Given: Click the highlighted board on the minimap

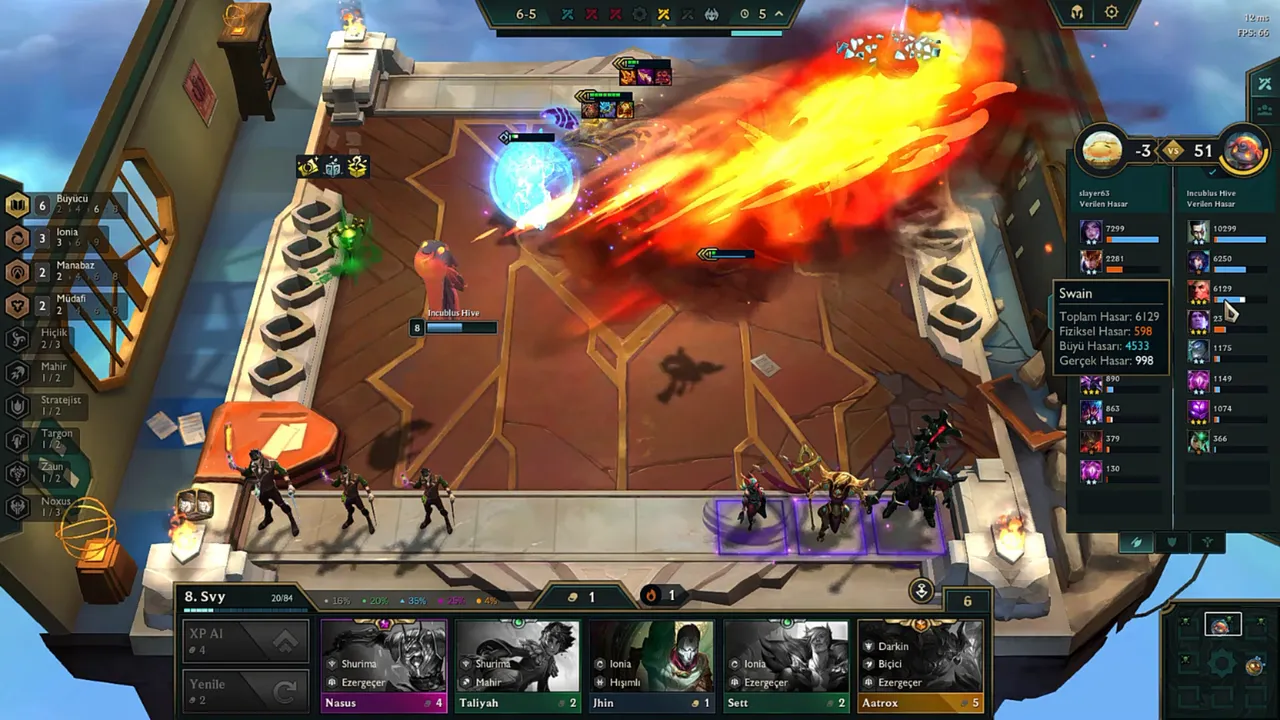Looking at the screenshot, I should 1221,625.
